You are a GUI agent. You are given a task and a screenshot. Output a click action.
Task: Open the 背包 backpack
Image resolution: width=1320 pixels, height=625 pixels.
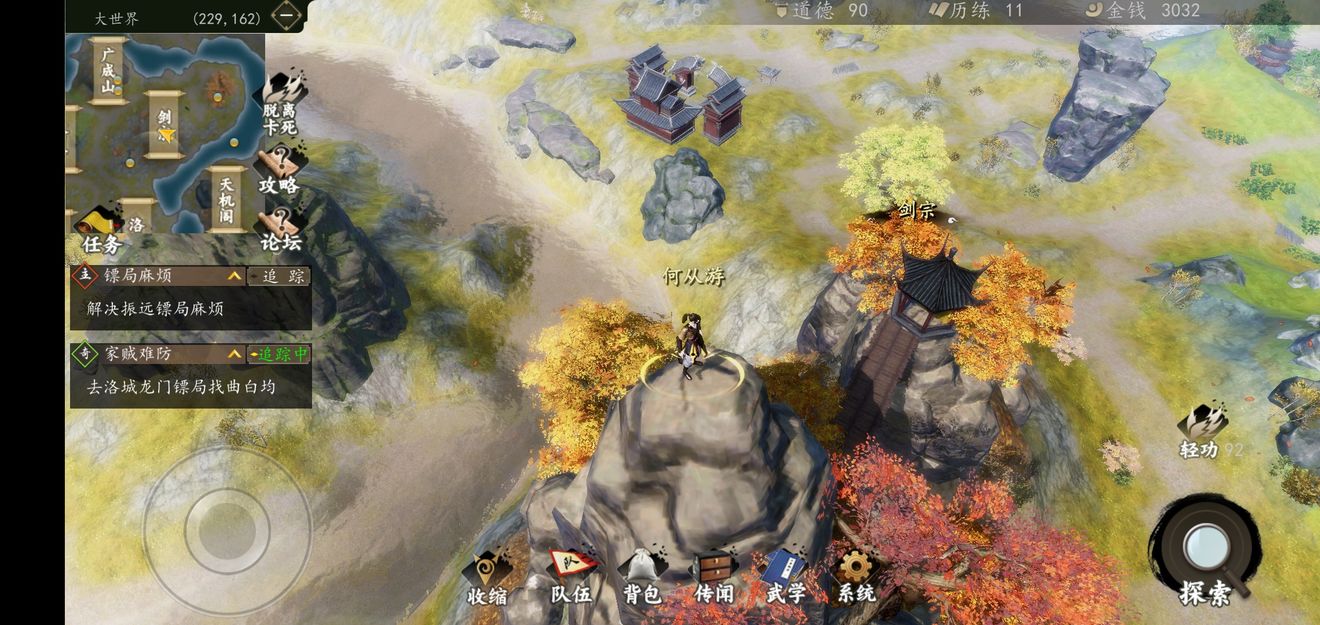(x=642, y=578)
